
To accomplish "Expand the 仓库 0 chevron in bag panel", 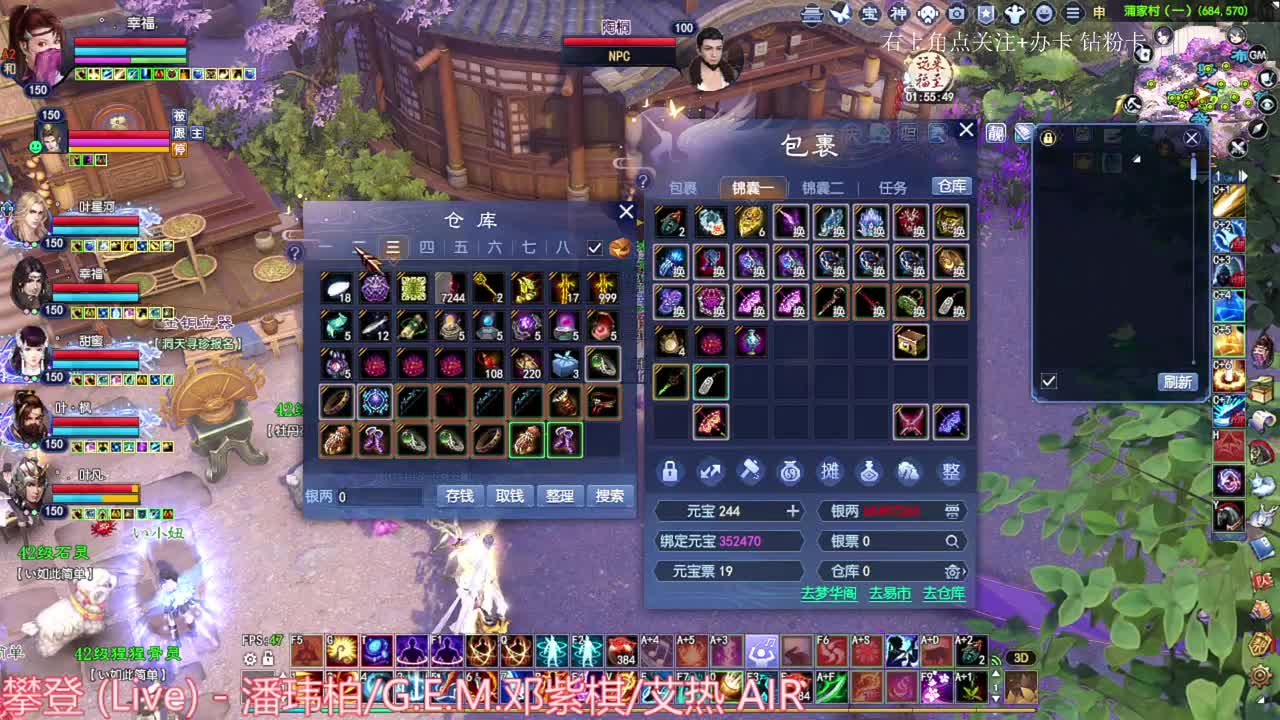I will click(x=964, y=572).
